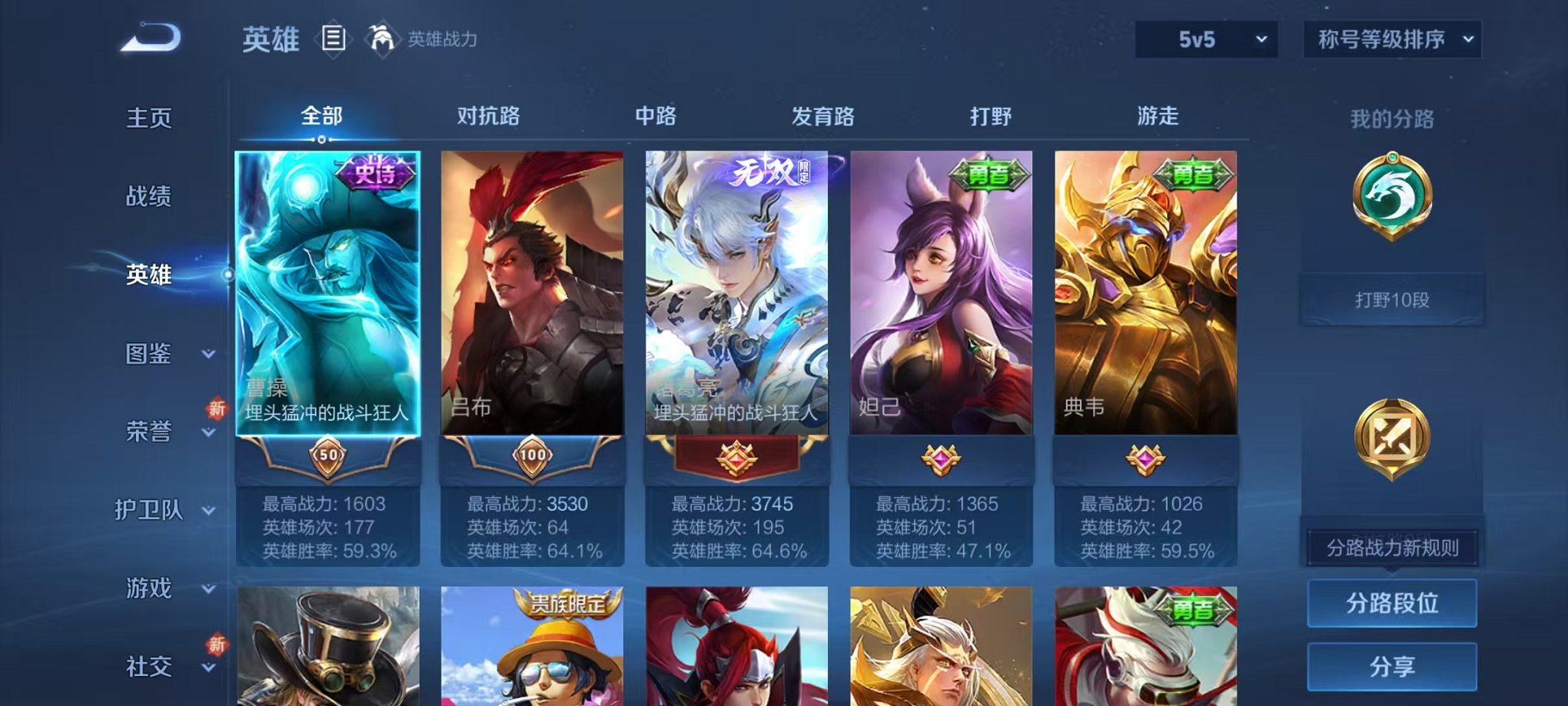Open the 5v5 mode dropdown

(1207, 38)
